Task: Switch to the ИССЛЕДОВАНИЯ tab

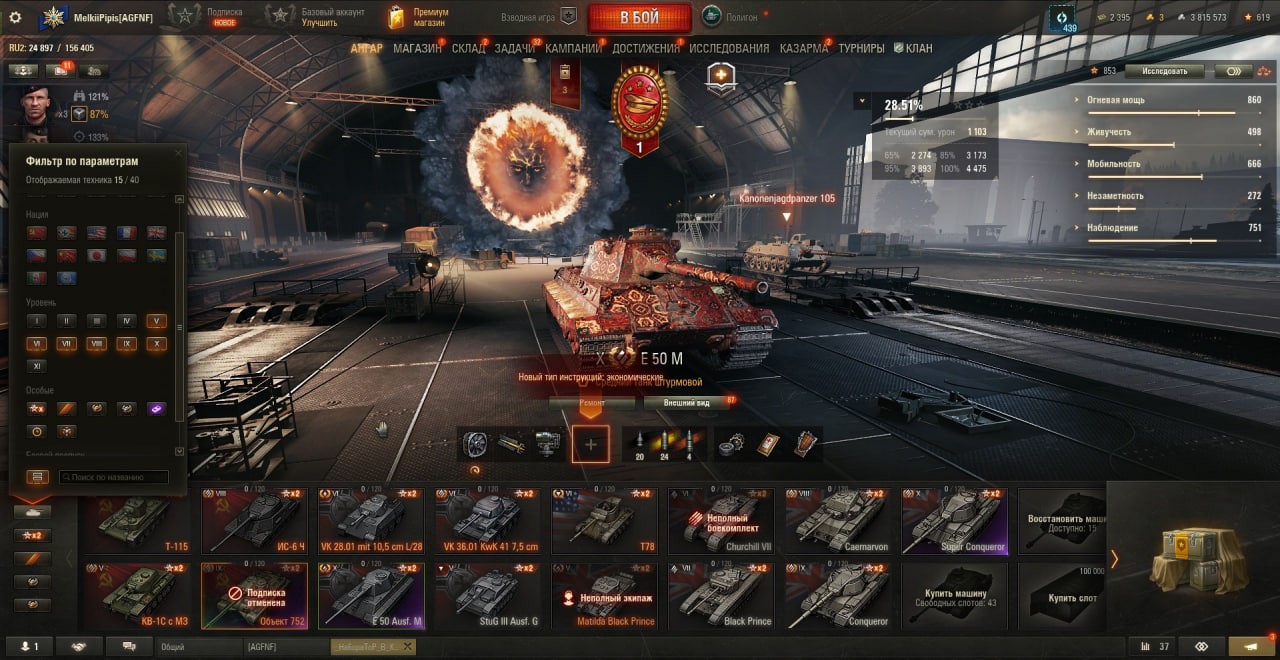Action: point(729,48)
